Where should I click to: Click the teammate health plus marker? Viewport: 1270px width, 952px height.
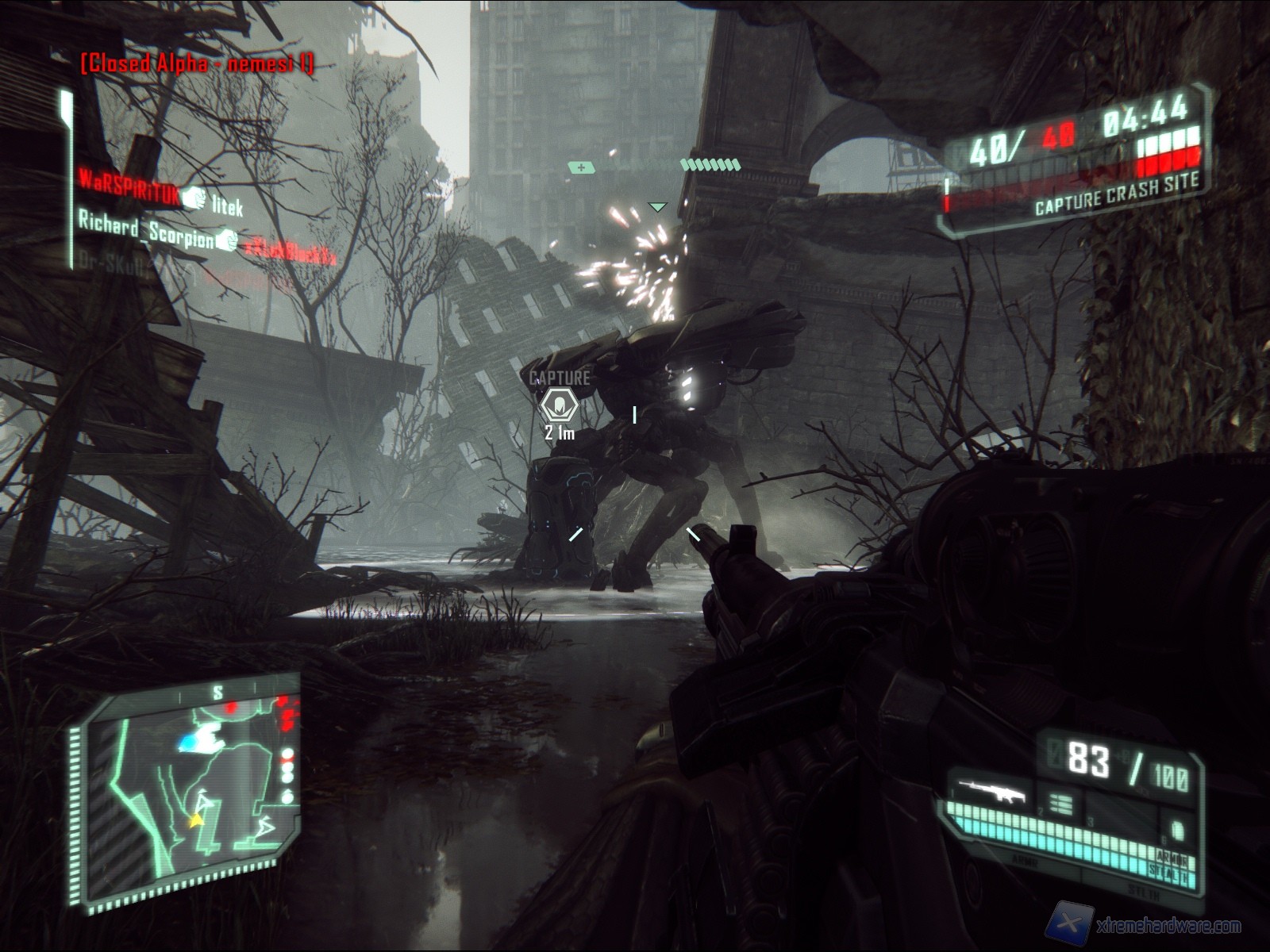click(582, 167)
